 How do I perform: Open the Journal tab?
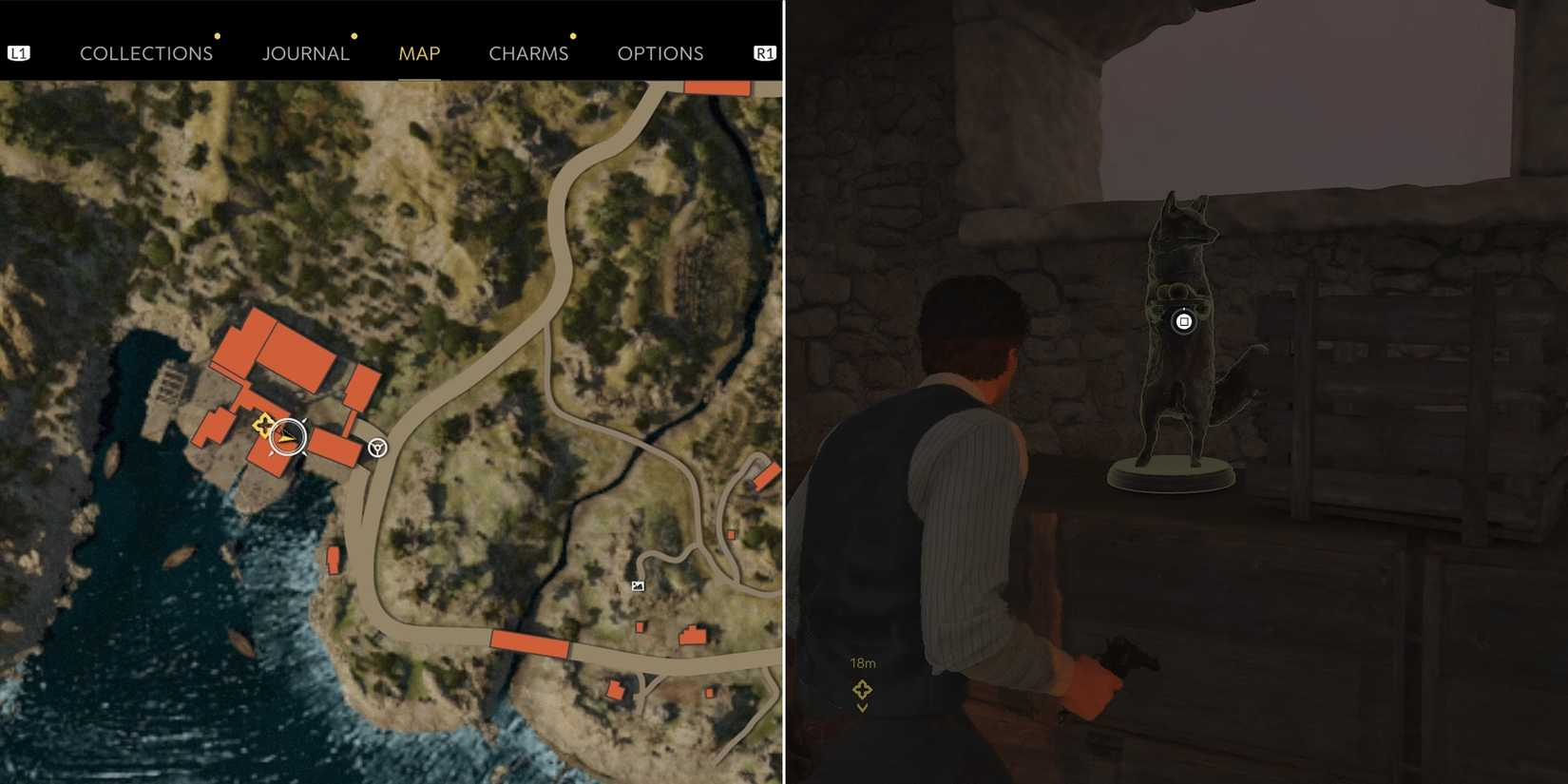click(x=306, y=53)
